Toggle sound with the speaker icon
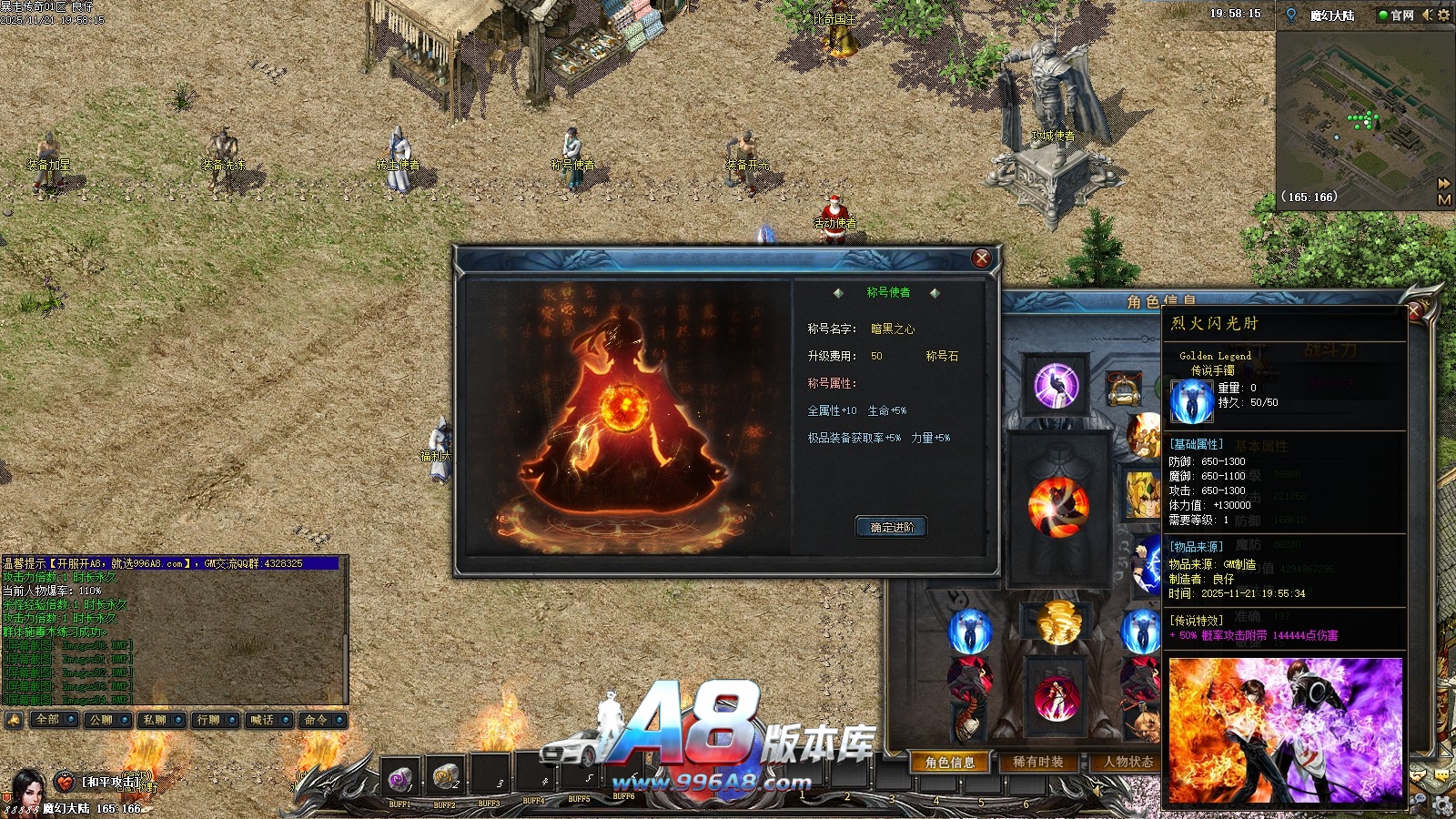Image resolution: width=1456 pixels, height=819 pixels. coord(1427,15)
